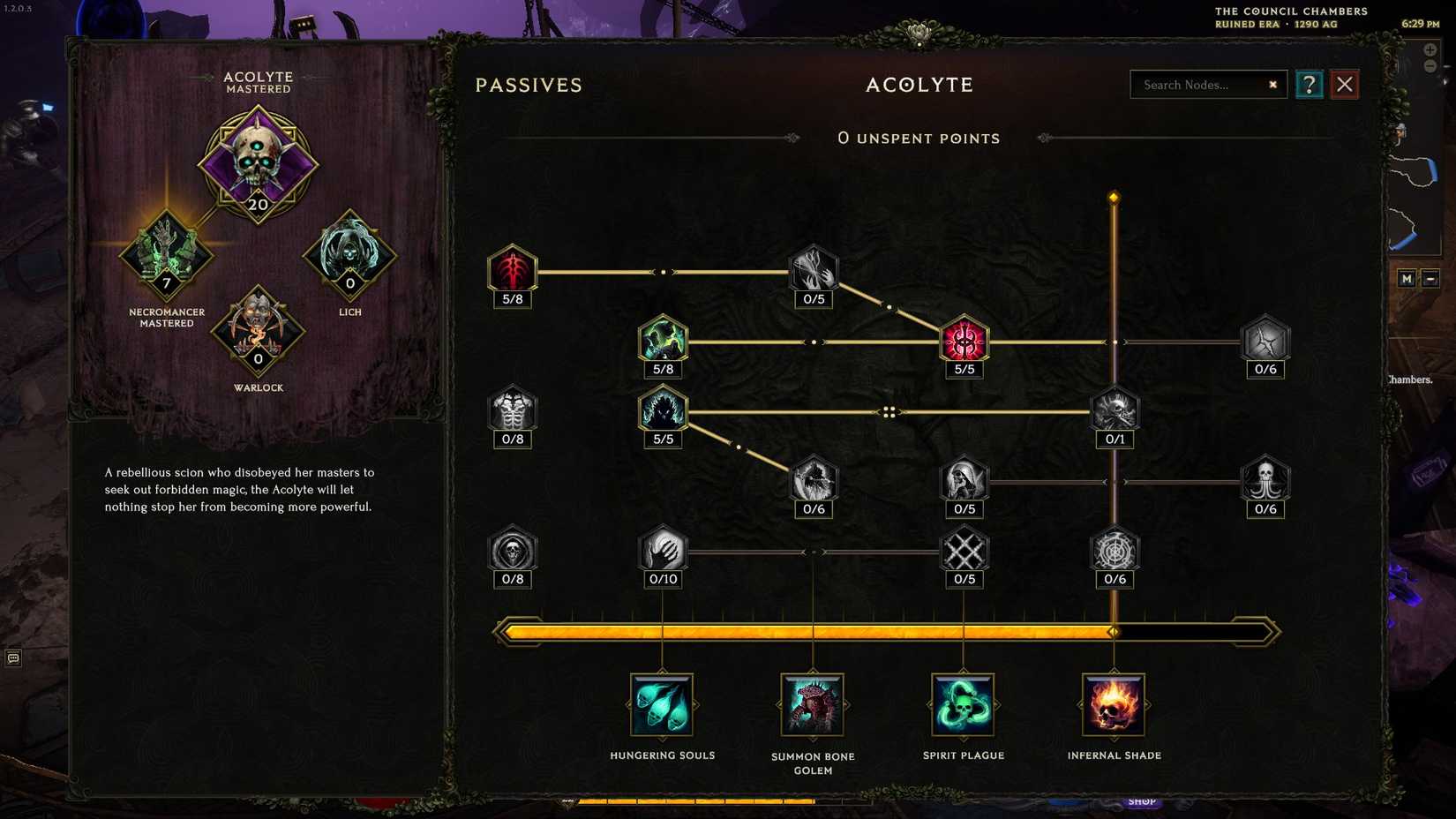
Task: Select the Summon Bone Golem skill icon
Action: pos(813,706)
